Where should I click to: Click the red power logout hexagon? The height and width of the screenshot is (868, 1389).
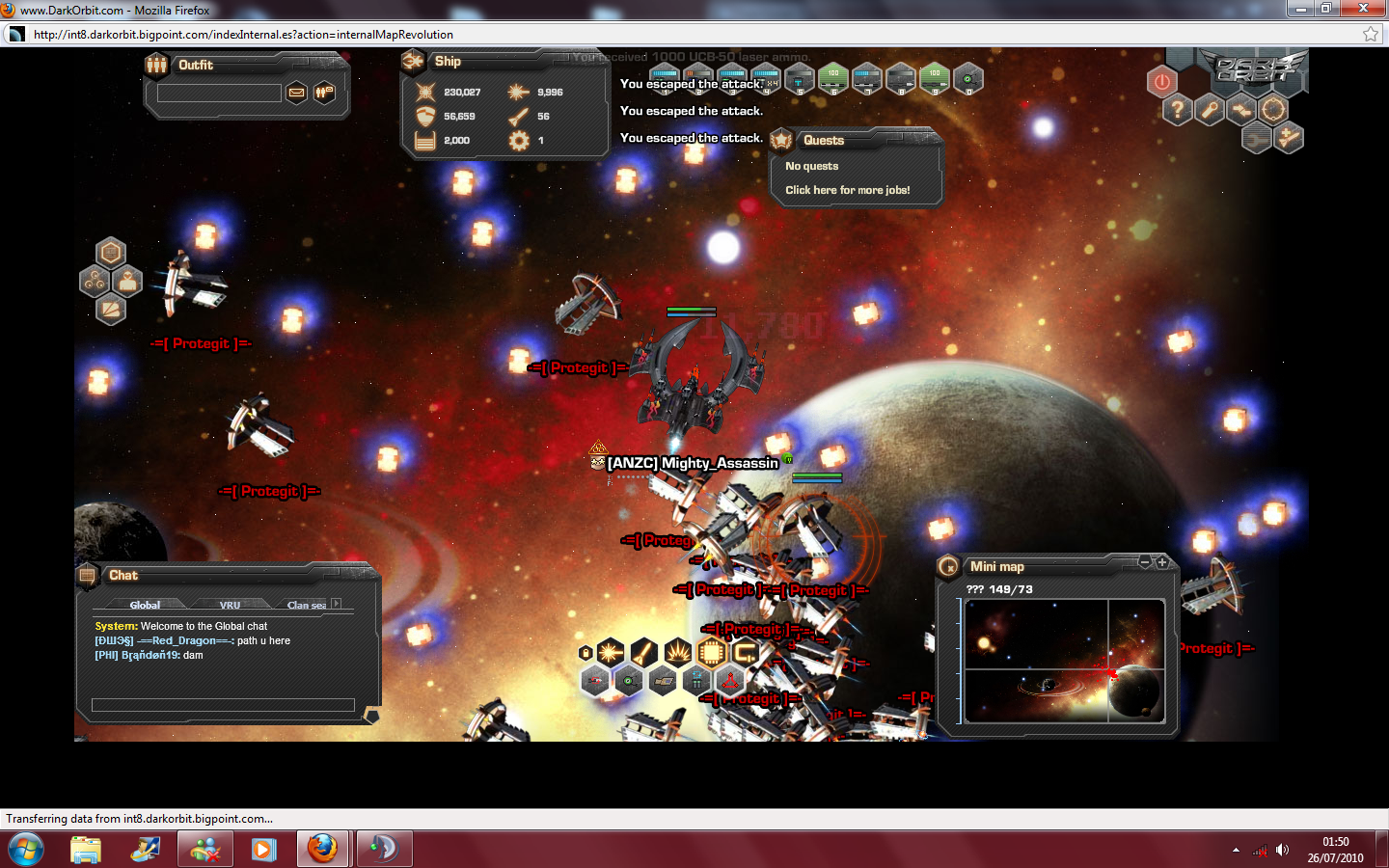[1162, 82]
